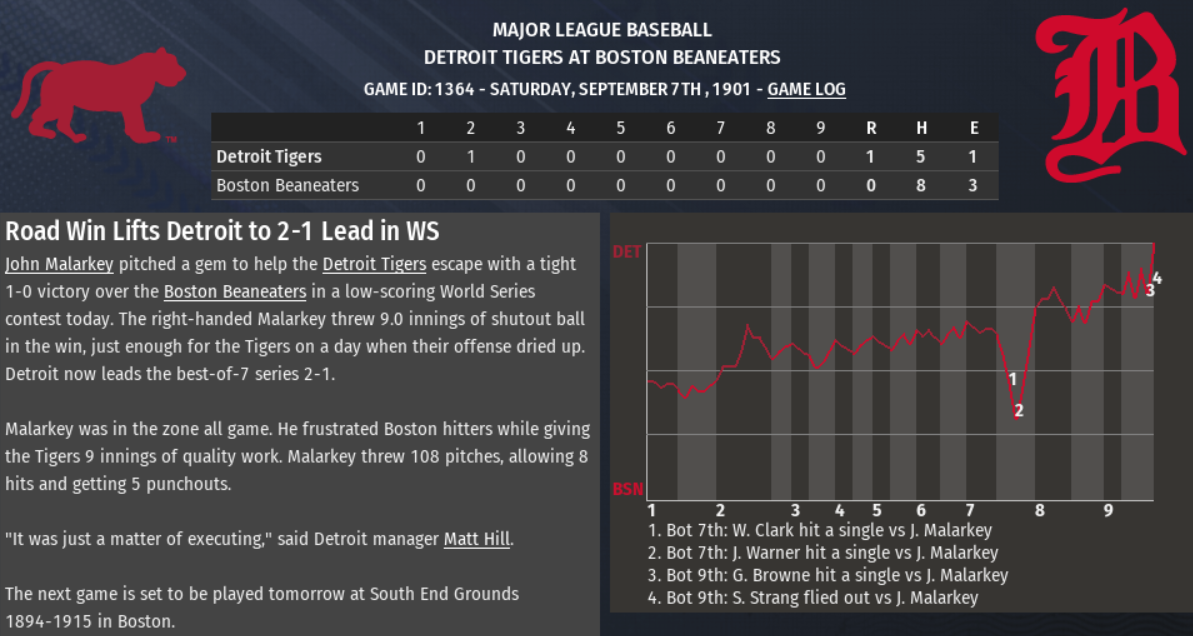The height and width of the screenshot is (636, 1193).
Task: Open the GAME LOG link
Action: [806, 89]
